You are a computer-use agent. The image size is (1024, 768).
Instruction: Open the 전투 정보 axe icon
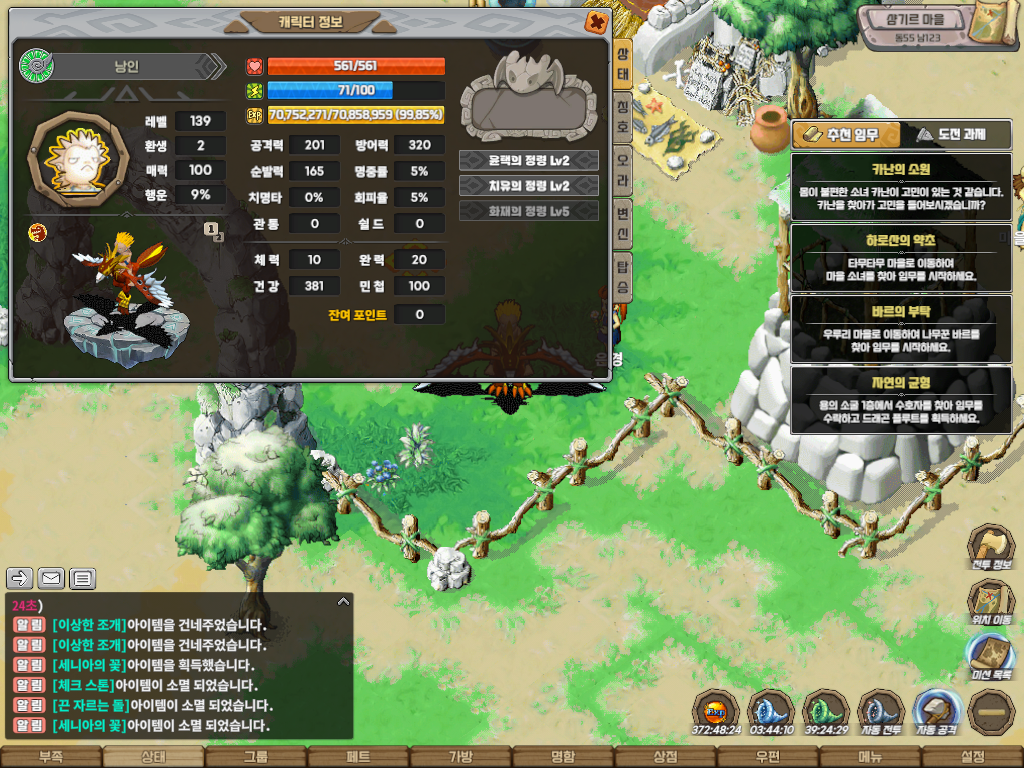[x=991, y=549]
